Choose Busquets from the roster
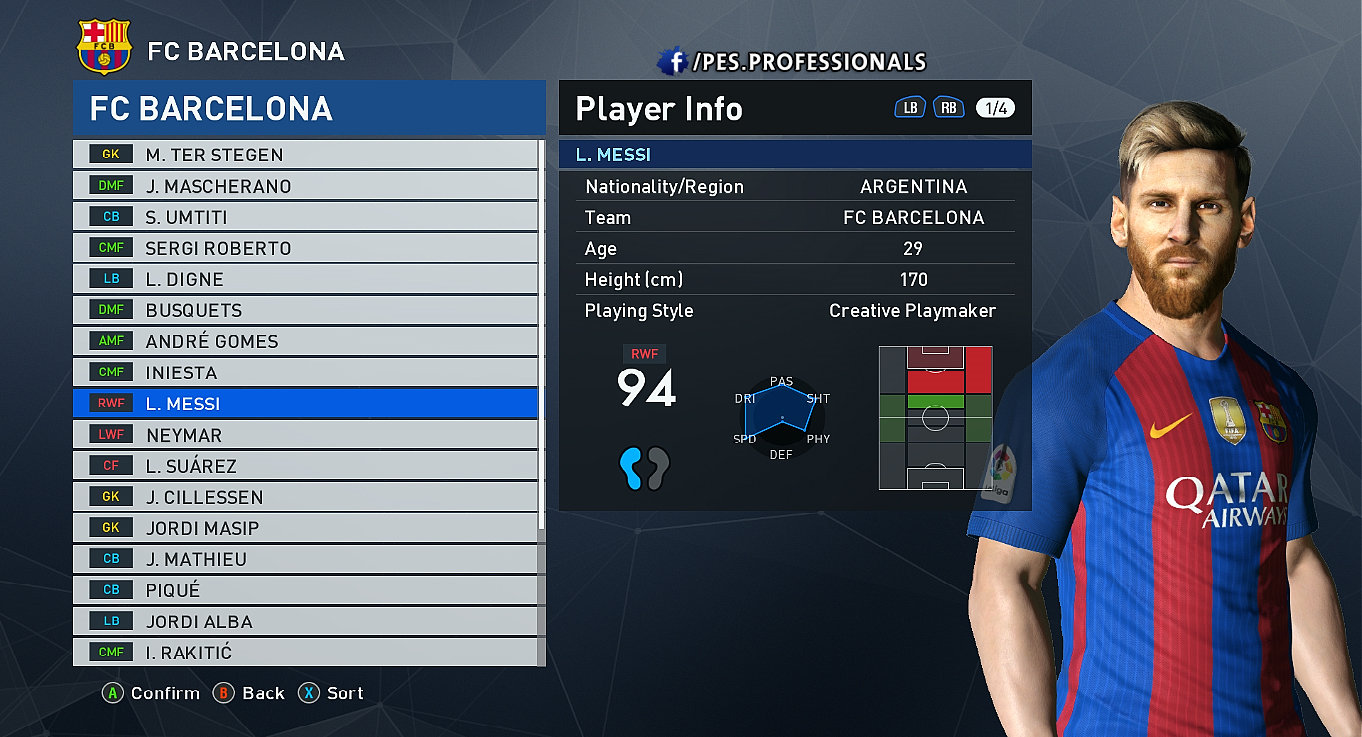This screenshot has height=737, width=1362. (x=305, y=310)
